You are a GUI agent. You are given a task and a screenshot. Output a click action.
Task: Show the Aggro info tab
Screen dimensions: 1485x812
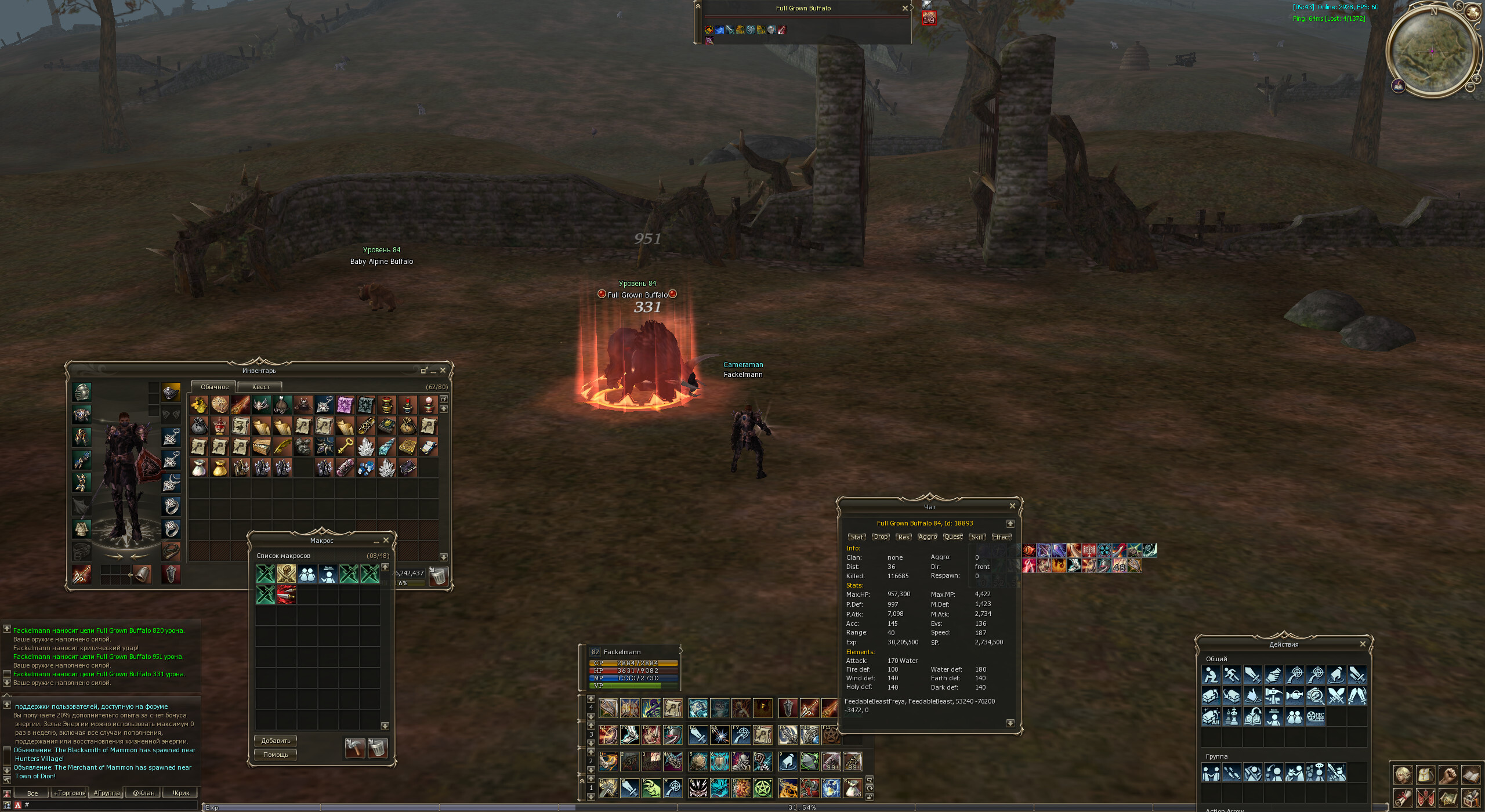click(927, 537)
